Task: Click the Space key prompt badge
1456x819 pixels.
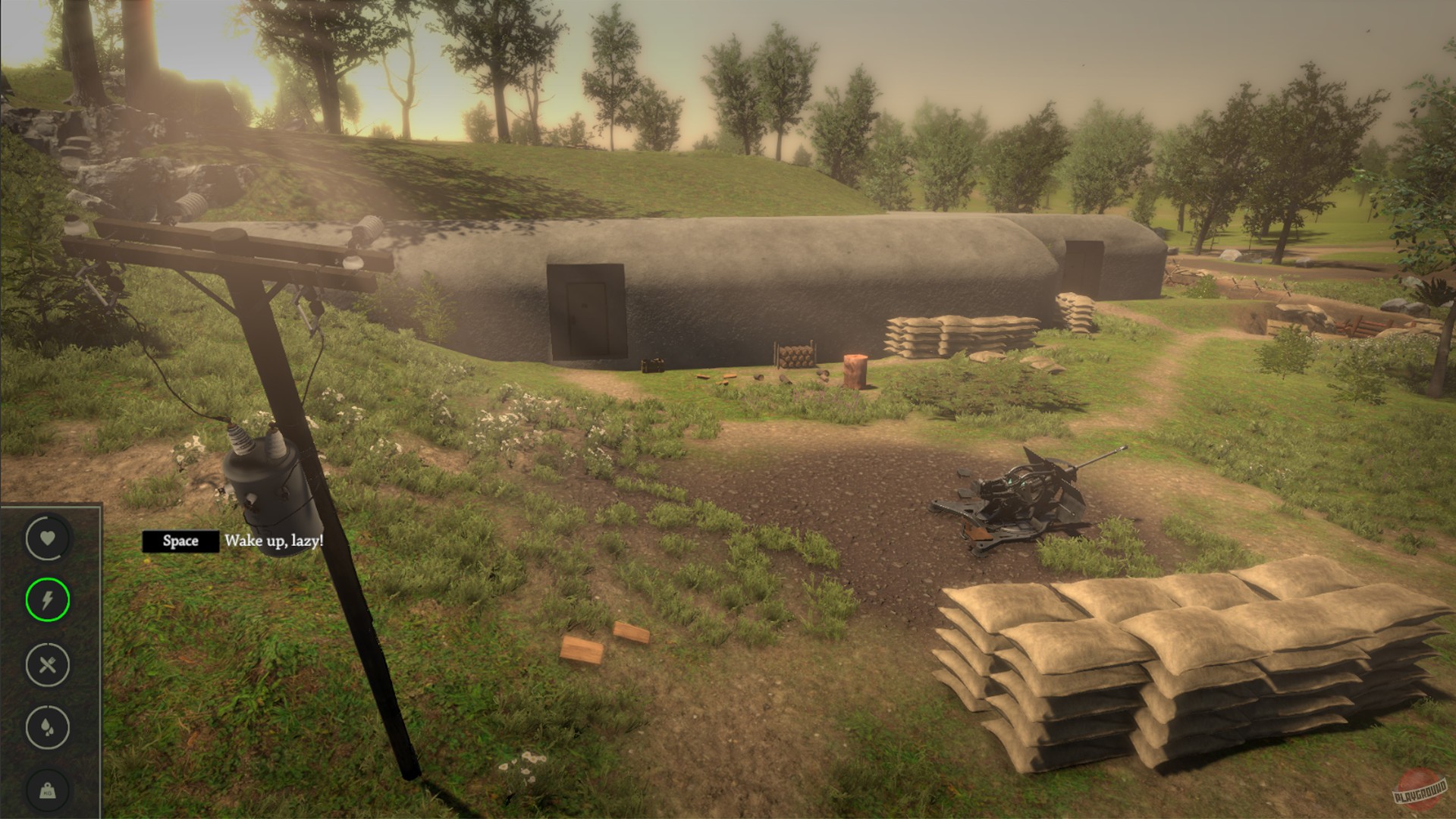Action: [181, 541]
